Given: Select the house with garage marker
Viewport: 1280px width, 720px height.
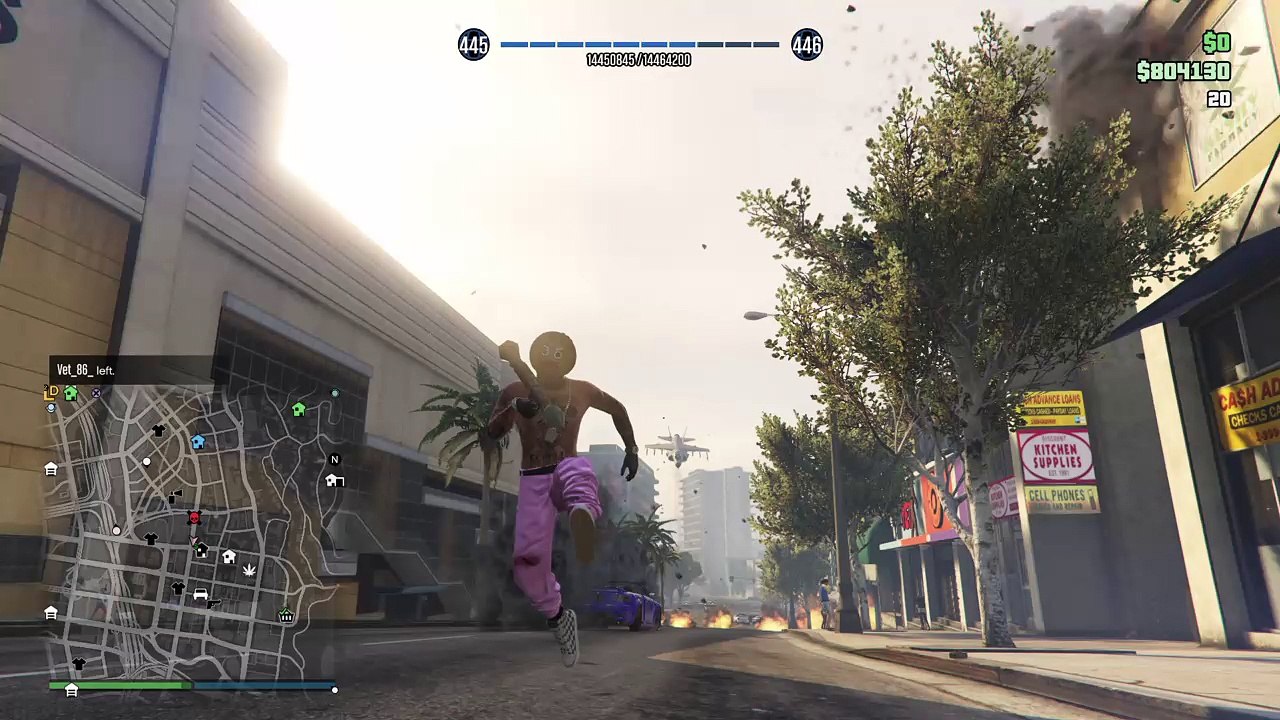Looking at the screenshot, I should coord(335,481).
